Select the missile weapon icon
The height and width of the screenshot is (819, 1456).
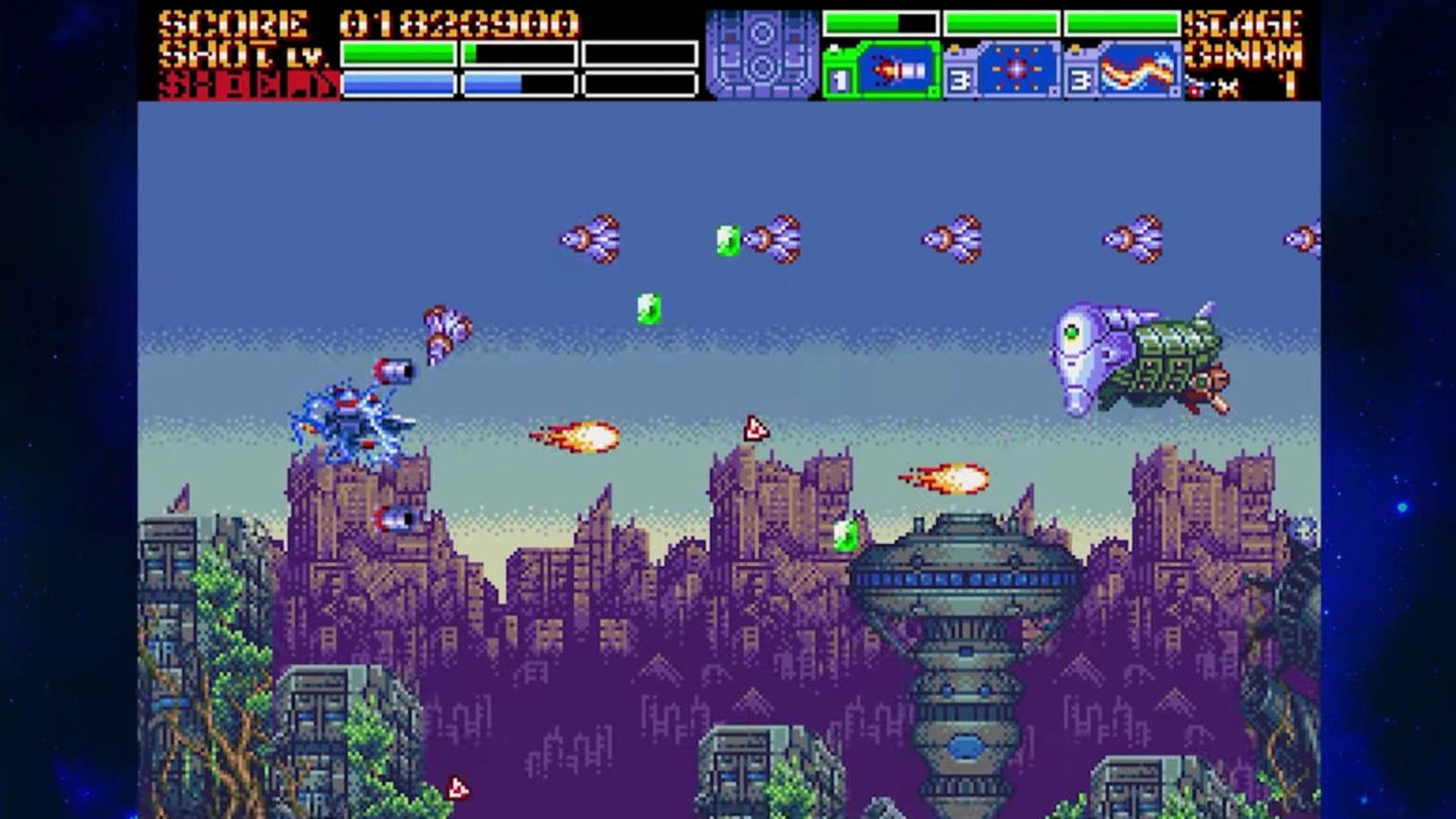pyautogui.click(x=898, y=71)
